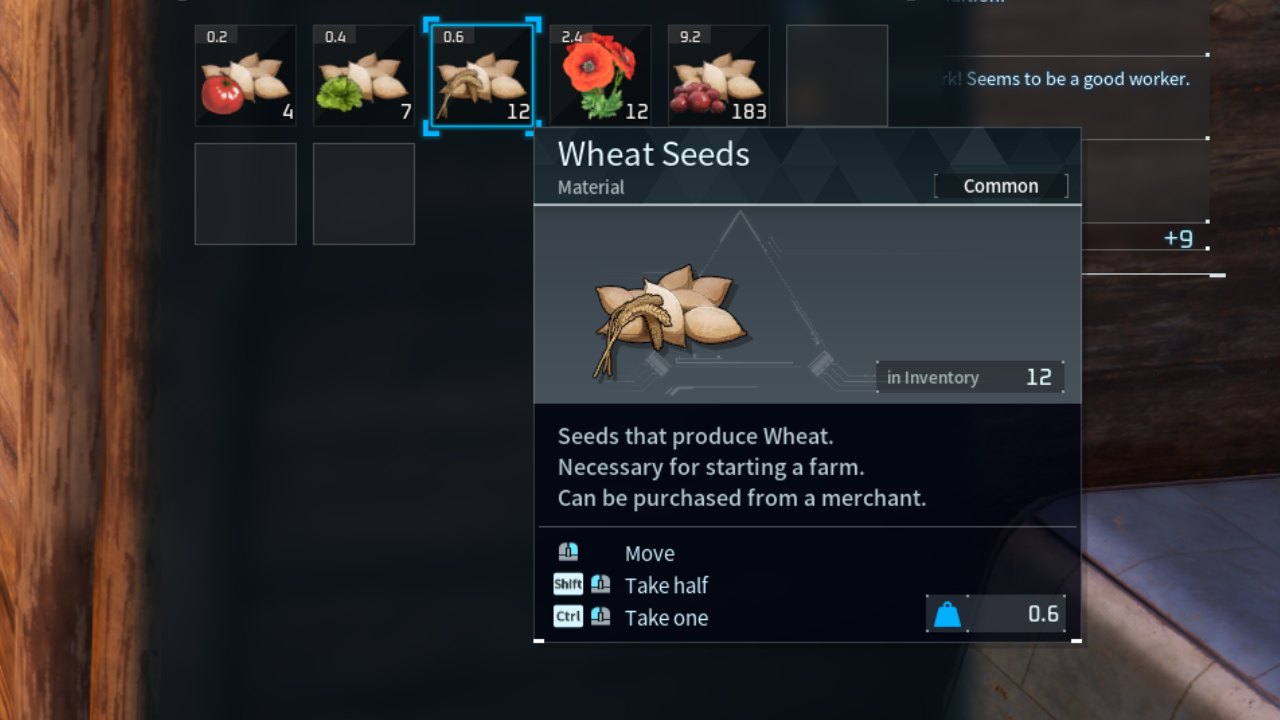Click the tomato item stack of 4

tap(245, 75)
